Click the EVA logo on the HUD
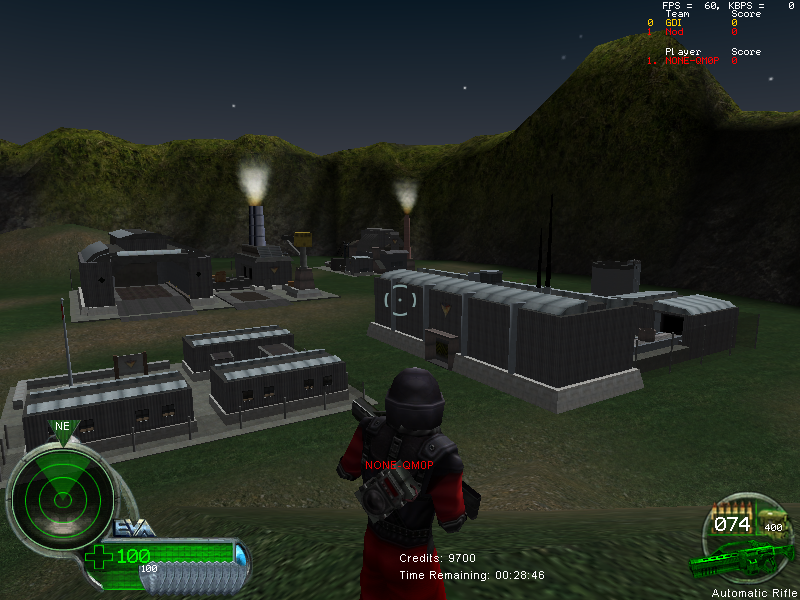The width and height of the screenshot is (800, 600). point(134,528)
